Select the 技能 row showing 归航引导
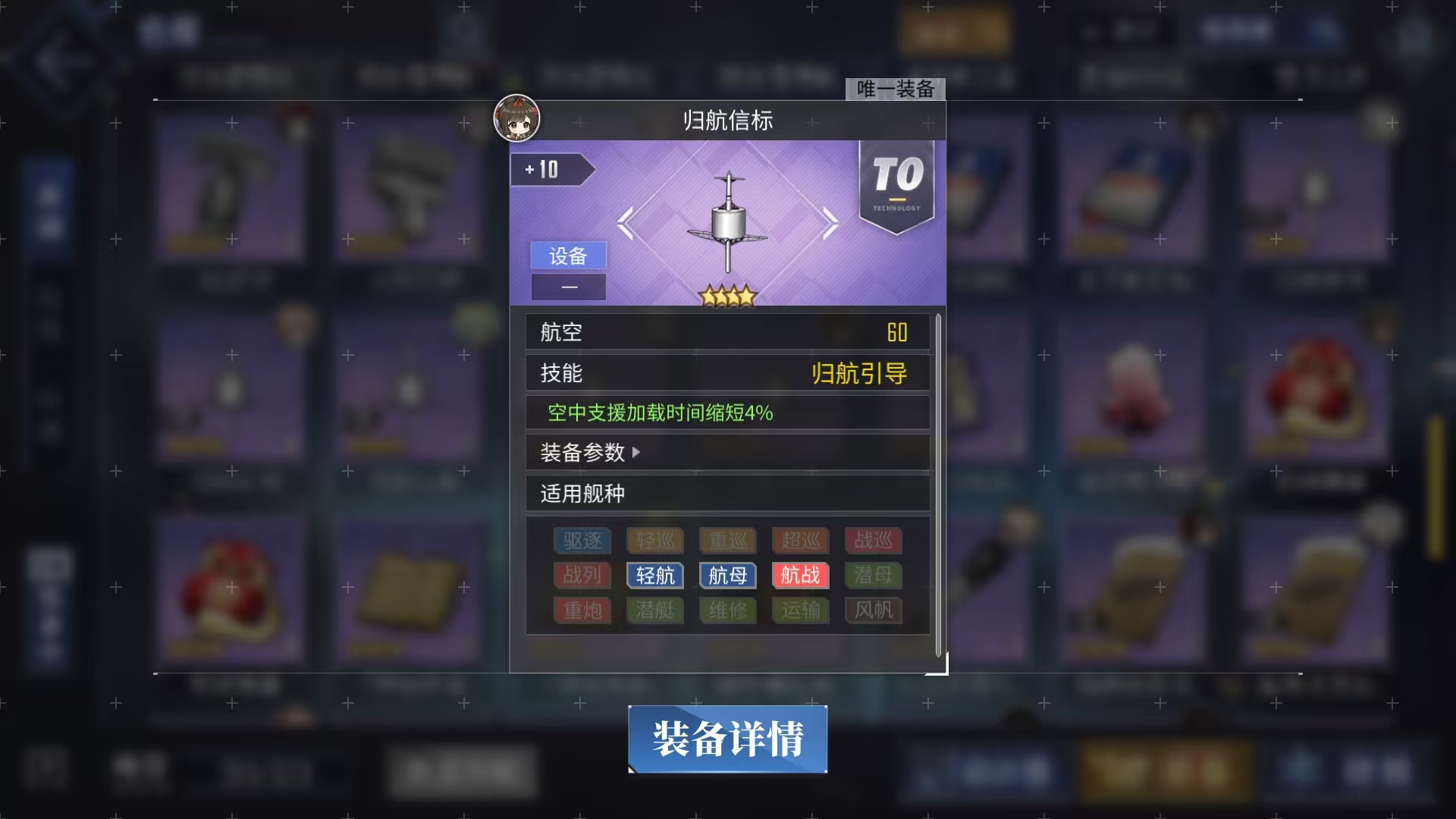The image size is (1456, 819). (x=727, y=372)
